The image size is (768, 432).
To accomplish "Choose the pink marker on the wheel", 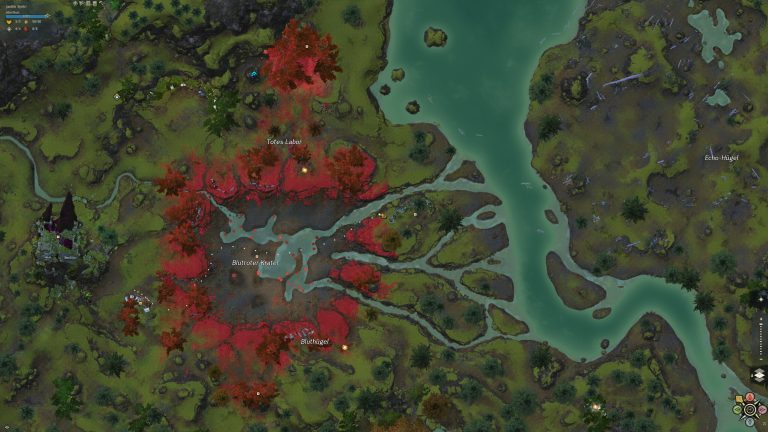I will pyautogui.click(x=762, y=409).
